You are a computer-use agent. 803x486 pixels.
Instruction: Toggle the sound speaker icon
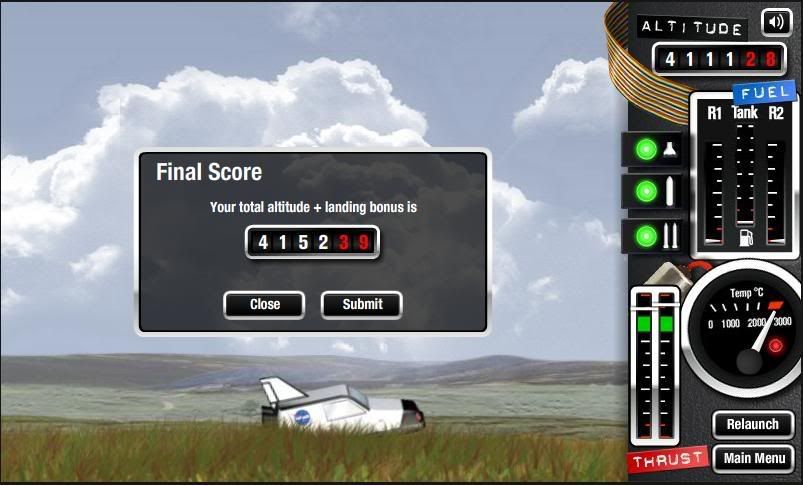coord(775,22)
